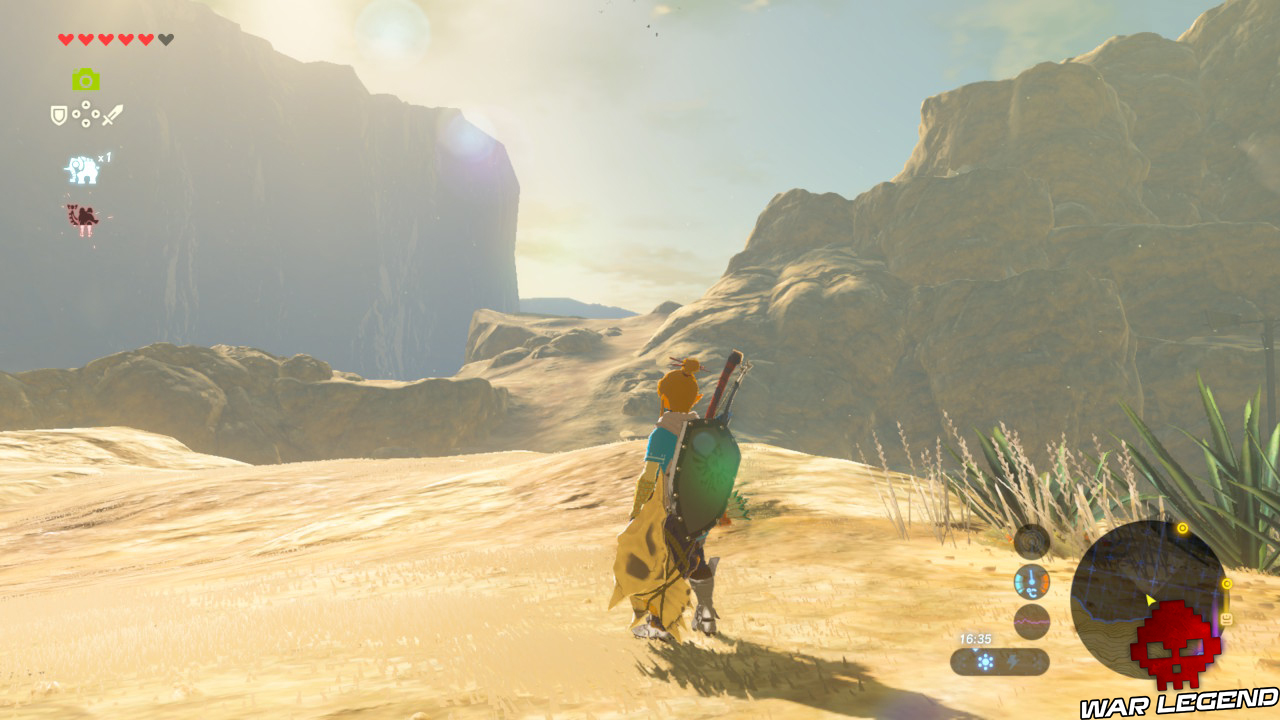Click the yellow waypoint marker on minimap
This screenshot has width=1280, height=720.
1182,529
